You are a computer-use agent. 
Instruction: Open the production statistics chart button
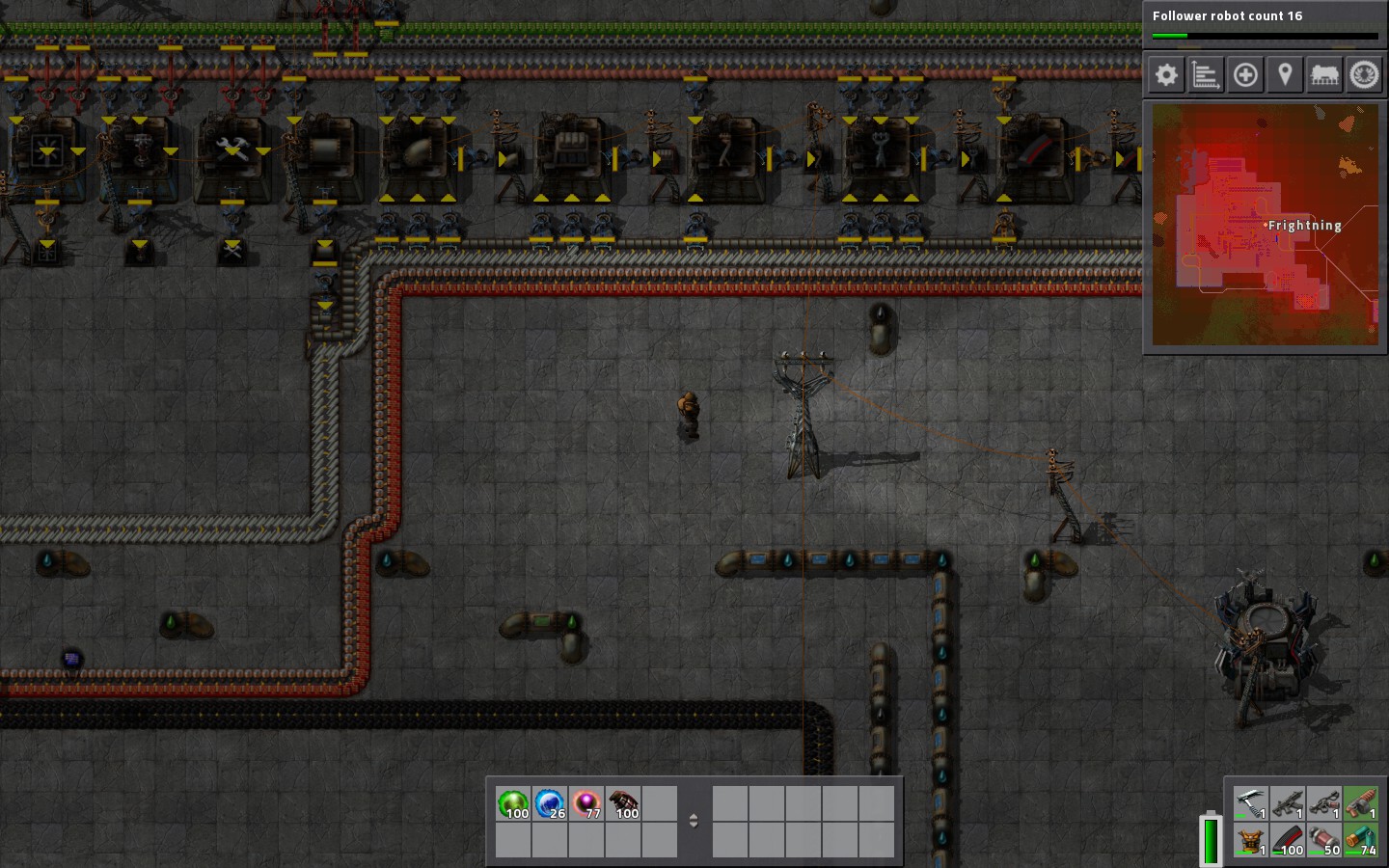[1206, 75]
